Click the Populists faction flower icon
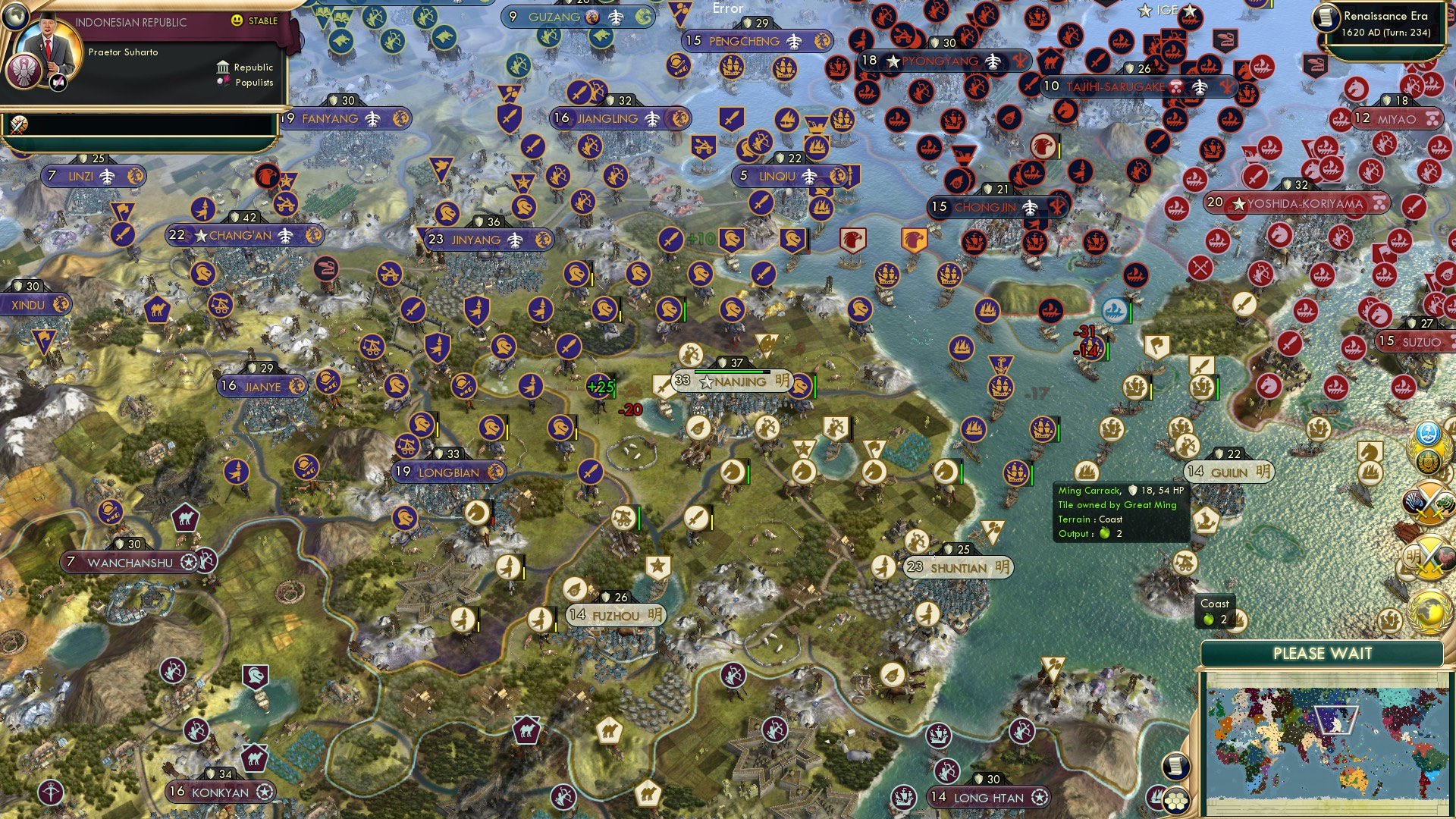The height and width of the screenshot is (819, 1456). [224, 82]
